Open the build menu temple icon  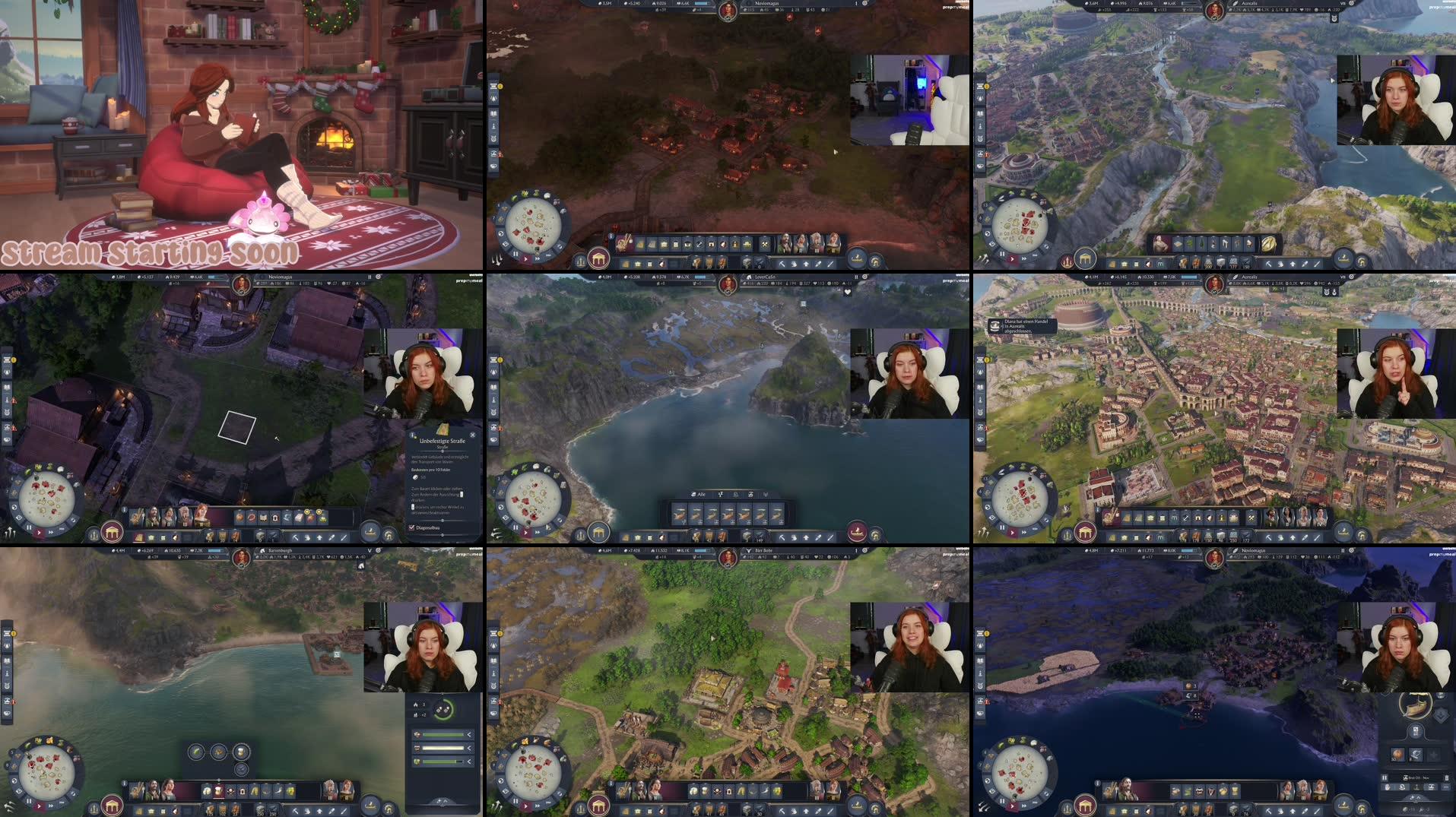point(112,534)
